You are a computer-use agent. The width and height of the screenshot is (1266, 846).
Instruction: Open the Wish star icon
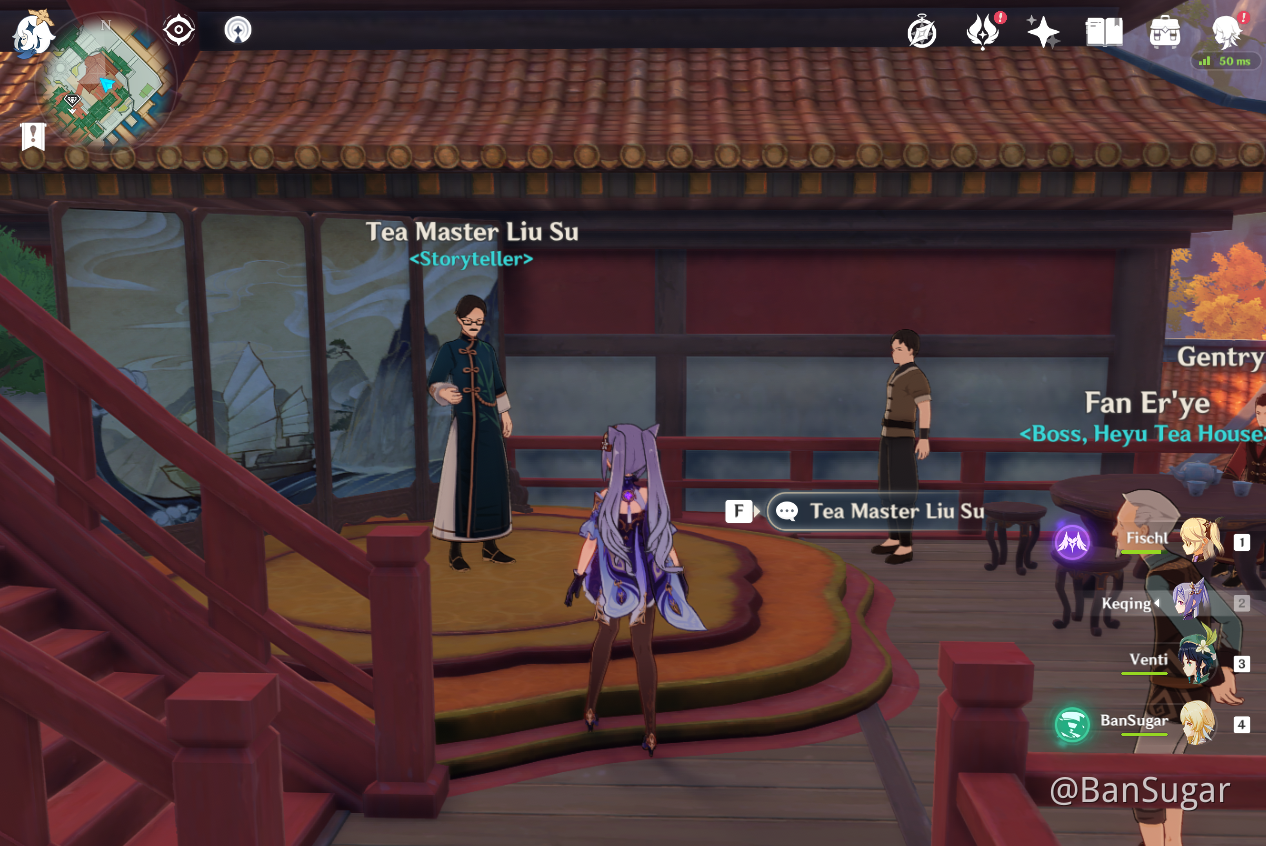pos(1043,32)
